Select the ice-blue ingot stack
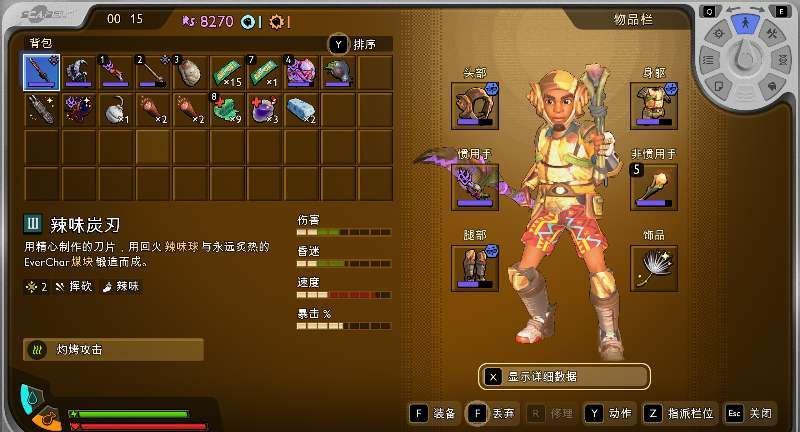This screenshot has height=432, width=800. click(302, 109)
